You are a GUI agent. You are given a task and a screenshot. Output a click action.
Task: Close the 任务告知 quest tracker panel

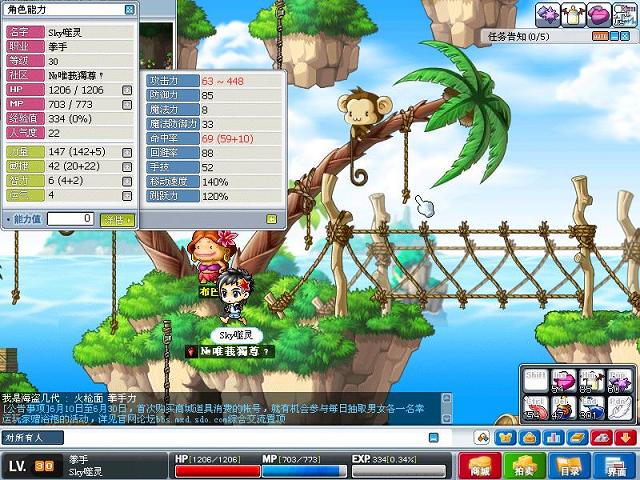627,36
